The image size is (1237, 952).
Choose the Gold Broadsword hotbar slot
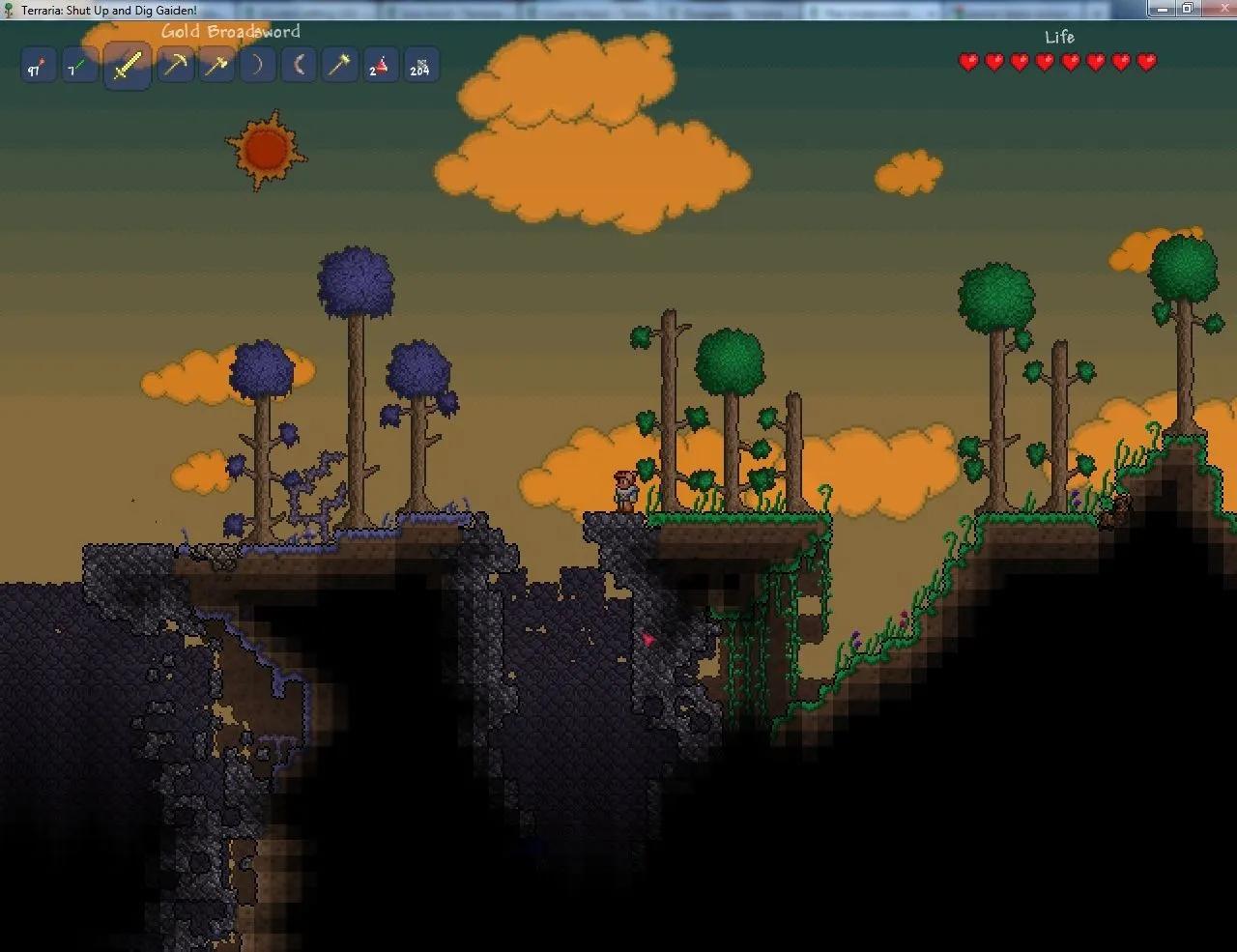(x=128, y=67)
